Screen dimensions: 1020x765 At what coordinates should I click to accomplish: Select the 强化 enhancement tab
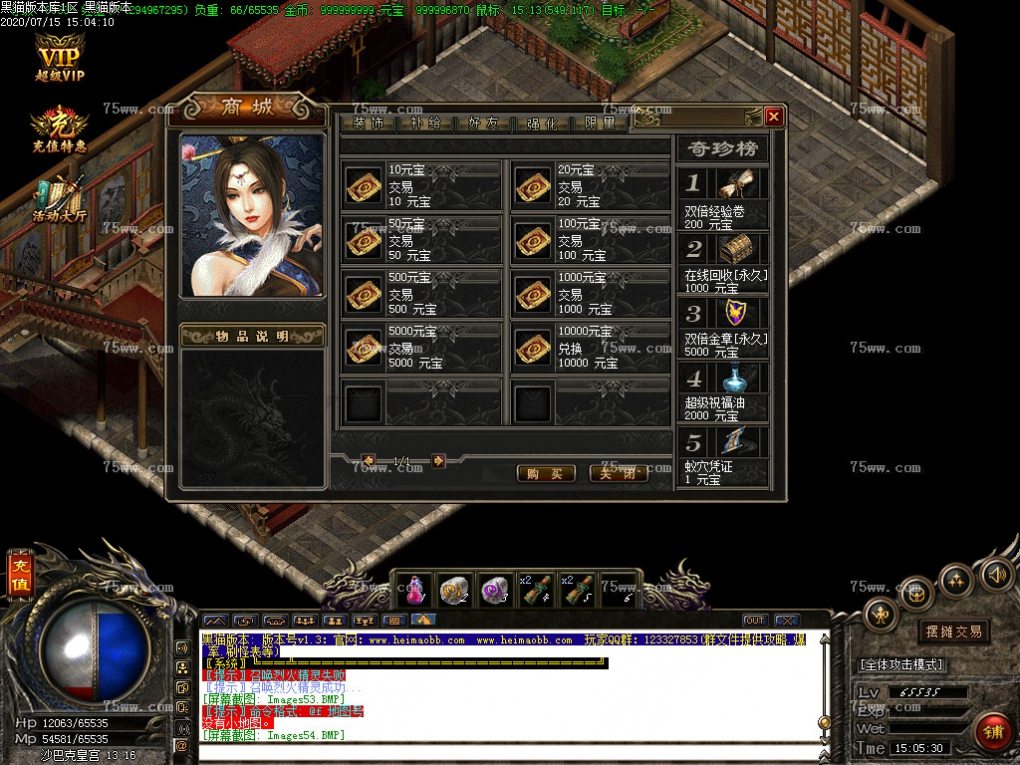[x=542, y=124]
